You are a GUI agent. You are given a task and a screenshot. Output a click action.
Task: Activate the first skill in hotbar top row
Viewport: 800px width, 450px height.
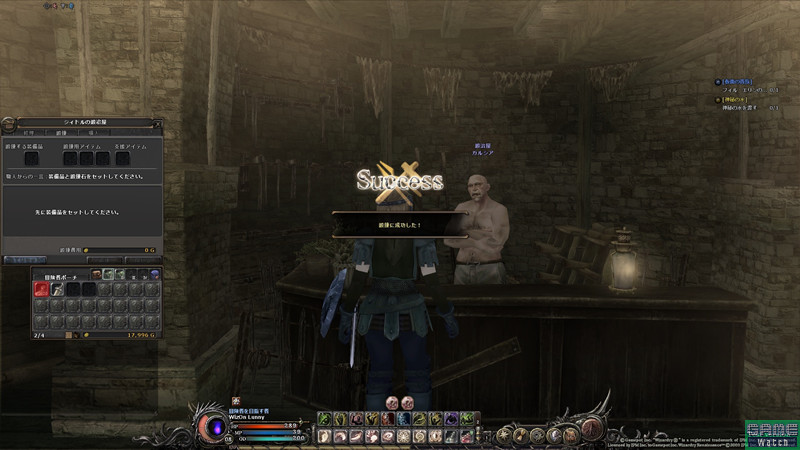point(324,418)
